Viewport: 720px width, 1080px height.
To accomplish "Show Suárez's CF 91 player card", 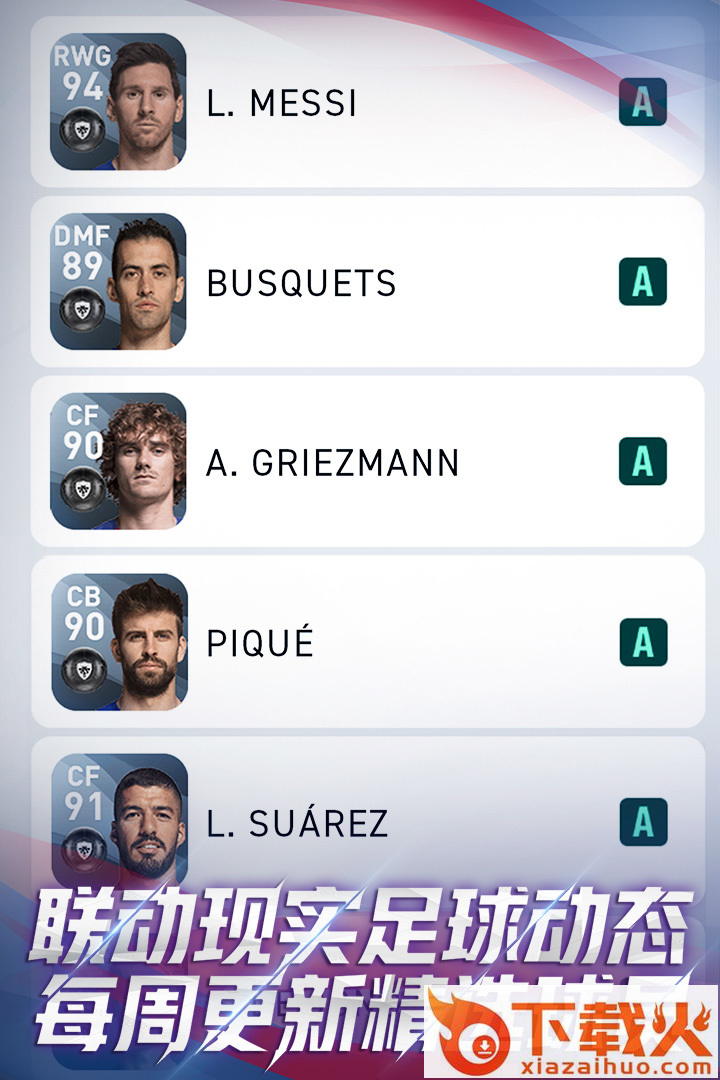I will click(x=118, y=818).
